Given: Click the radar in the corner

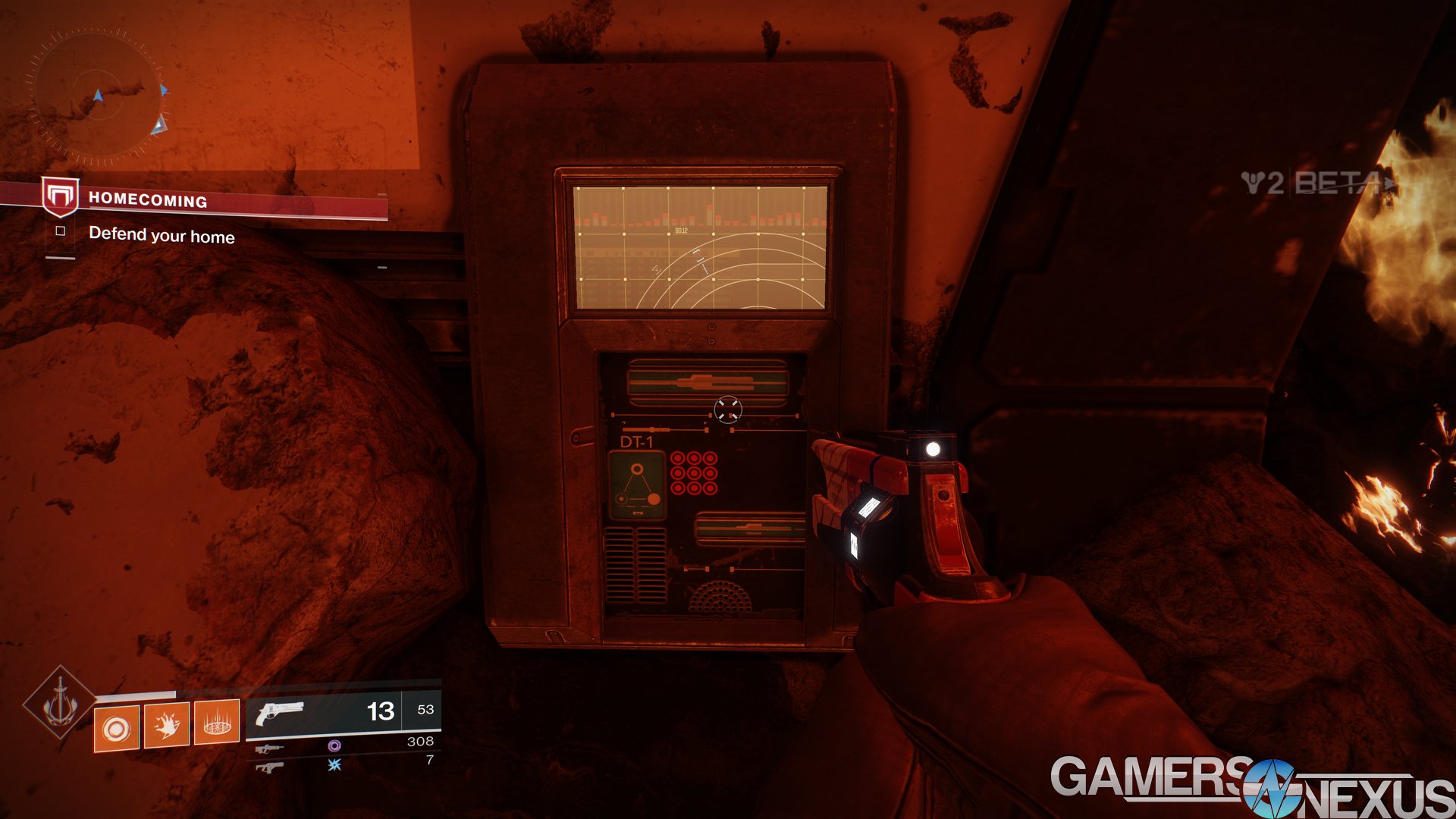Looking at the screenshot, I should pos(96,96).
